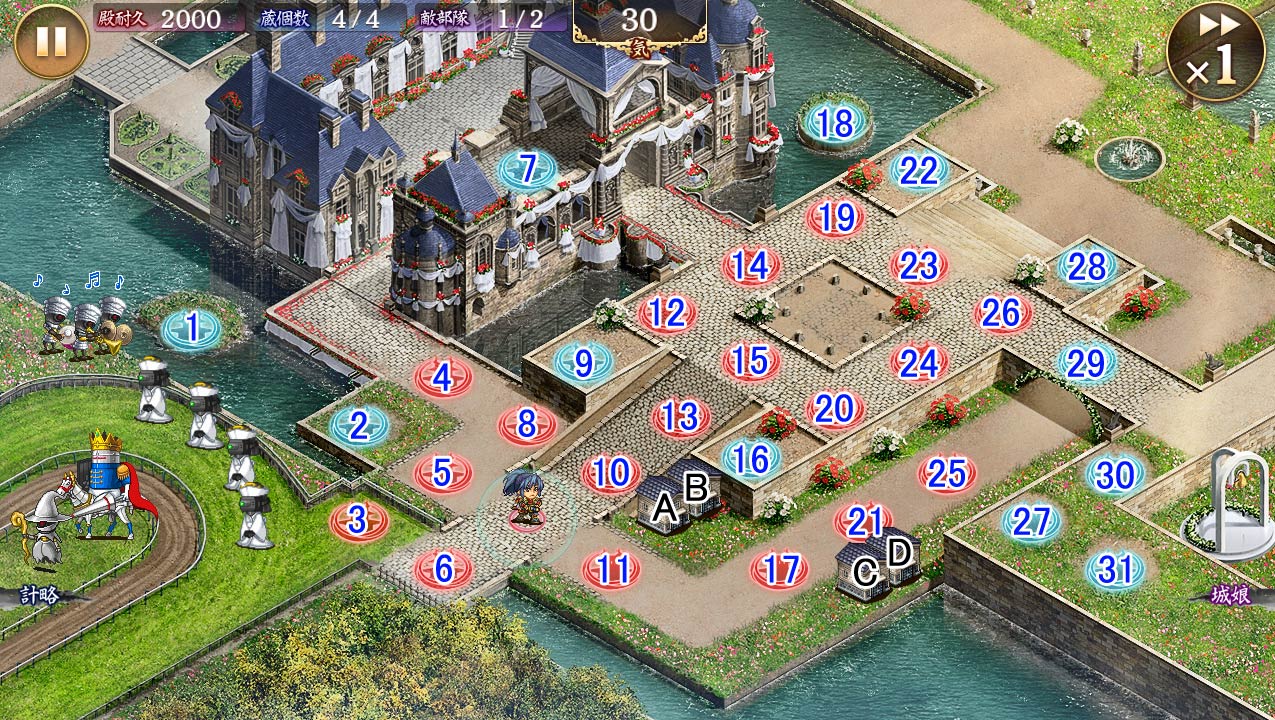Screen dimensions: 1275x720
Task: Select blue deployment tile 28
Action: pyautogui.click(x=1087, y=266)
